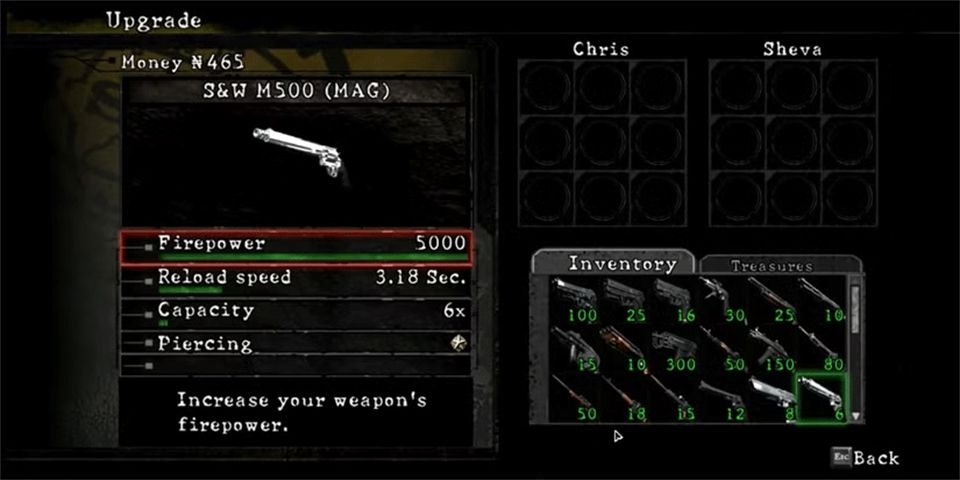Screen dimensions: 960x480
Task: Select the rifle showing 18 rounds
Action: coord(626,397)
